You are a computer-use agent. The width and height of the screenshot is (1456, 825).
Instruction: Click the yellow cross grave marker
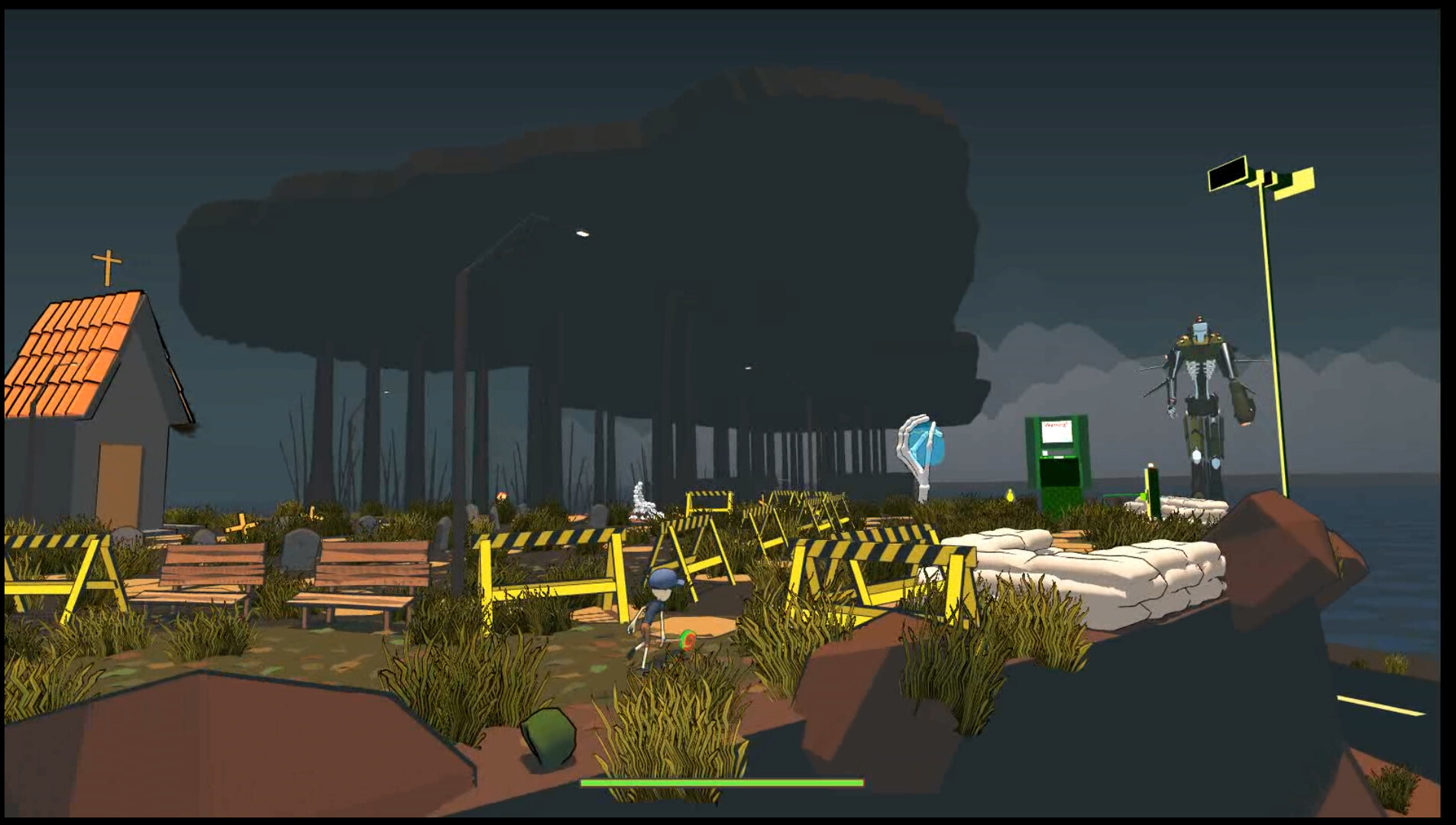pos(243,527)
